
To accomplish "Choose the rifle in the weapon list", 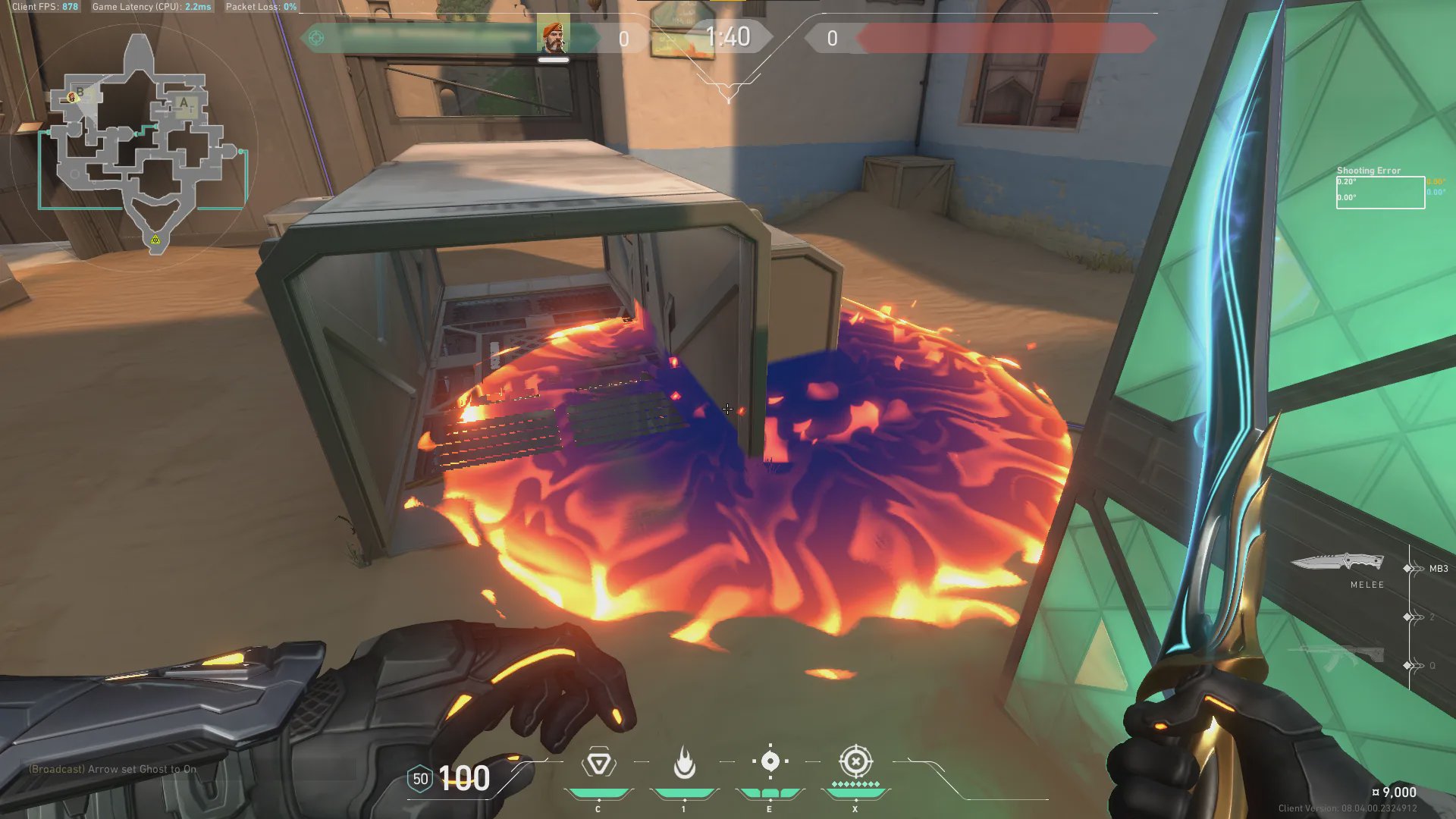I will click(1338, 657).
